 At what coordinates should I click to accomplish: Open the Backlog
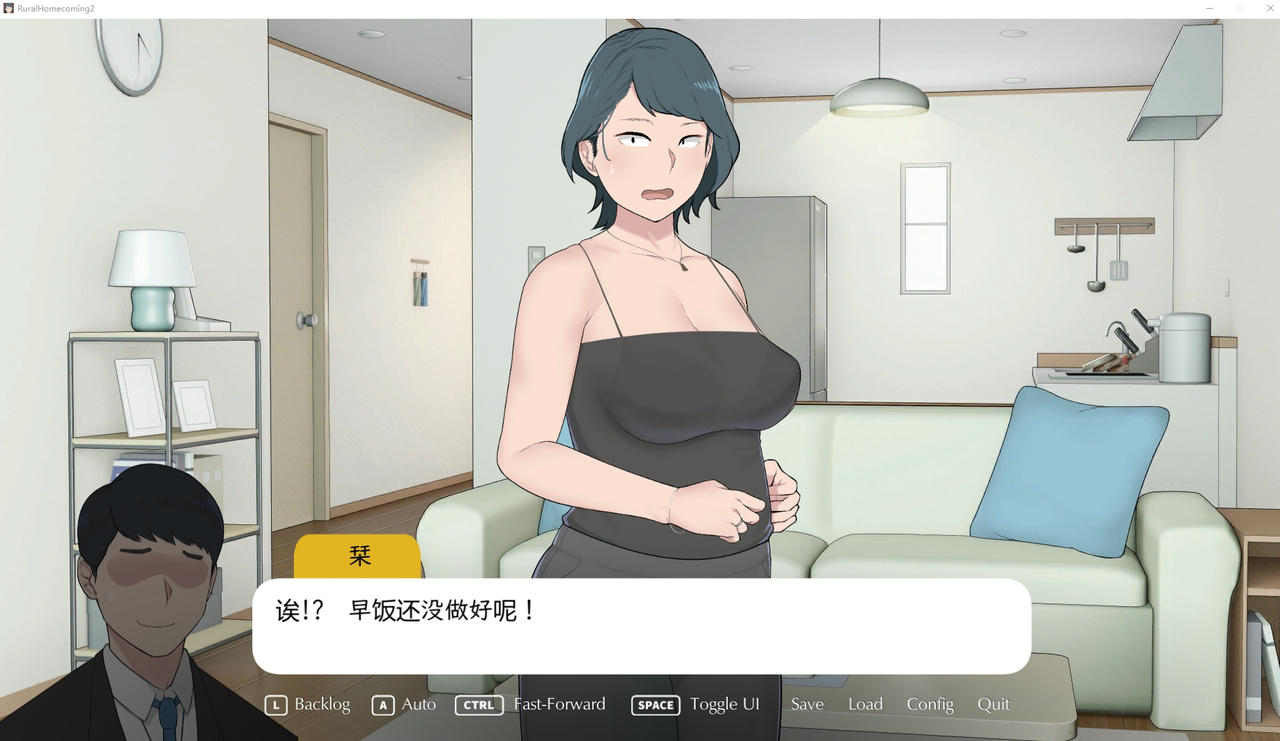point(322,704)
